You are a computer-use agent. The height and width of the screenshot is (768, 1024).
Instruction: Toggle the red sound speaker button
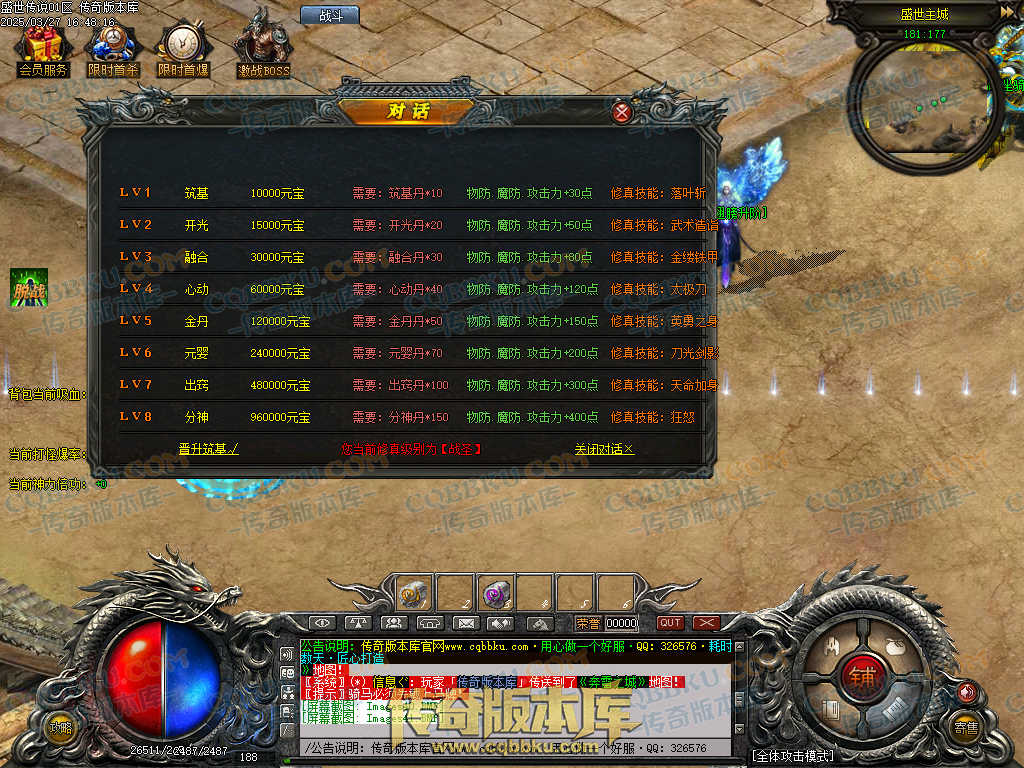(966, 691)
